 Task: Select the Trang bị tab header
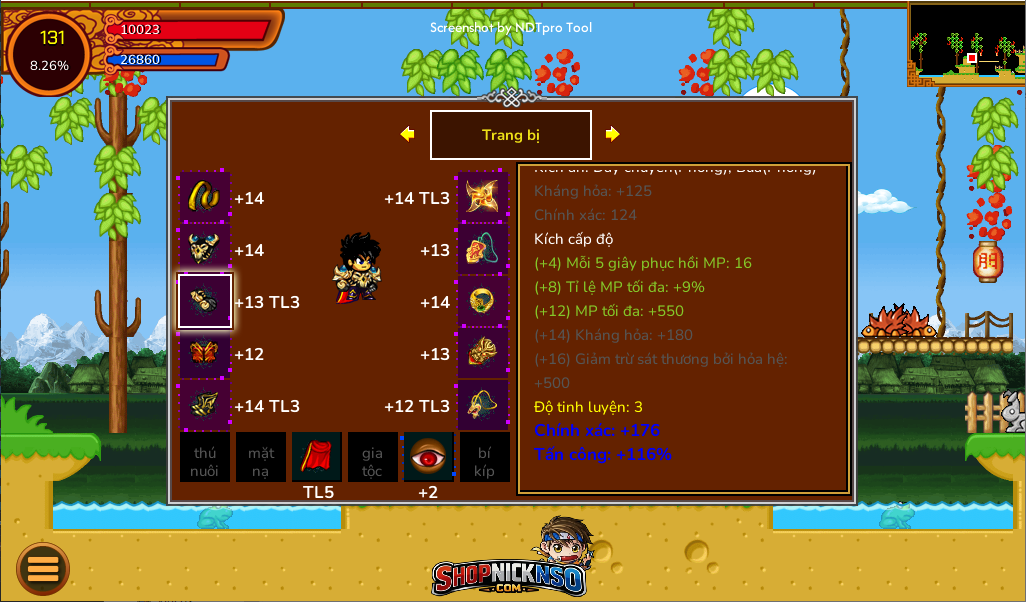point(510,135)
